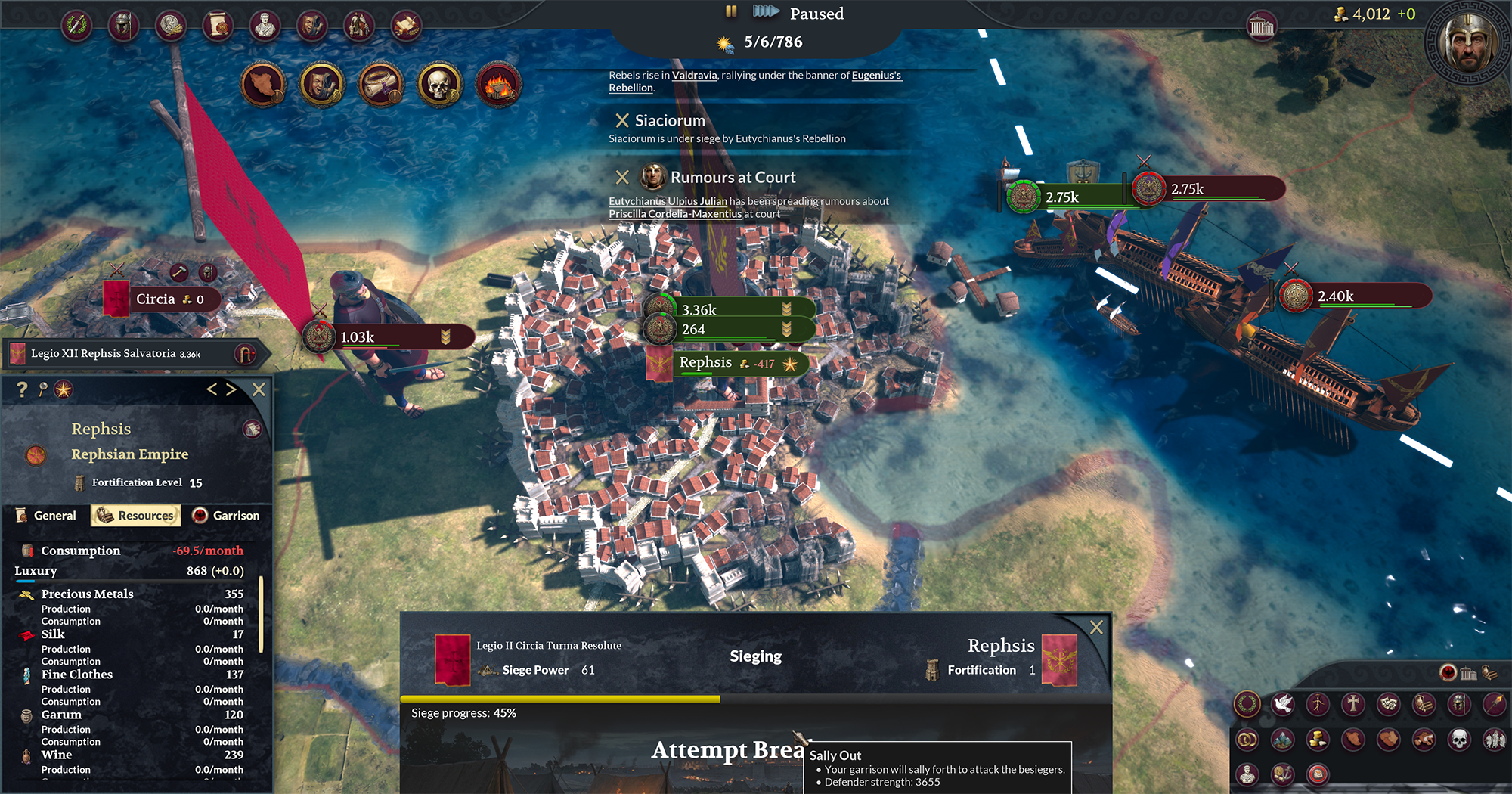The image size is (1512, 794).
Task: Go to the next city with the right arrow
Action: pos(231,389)
